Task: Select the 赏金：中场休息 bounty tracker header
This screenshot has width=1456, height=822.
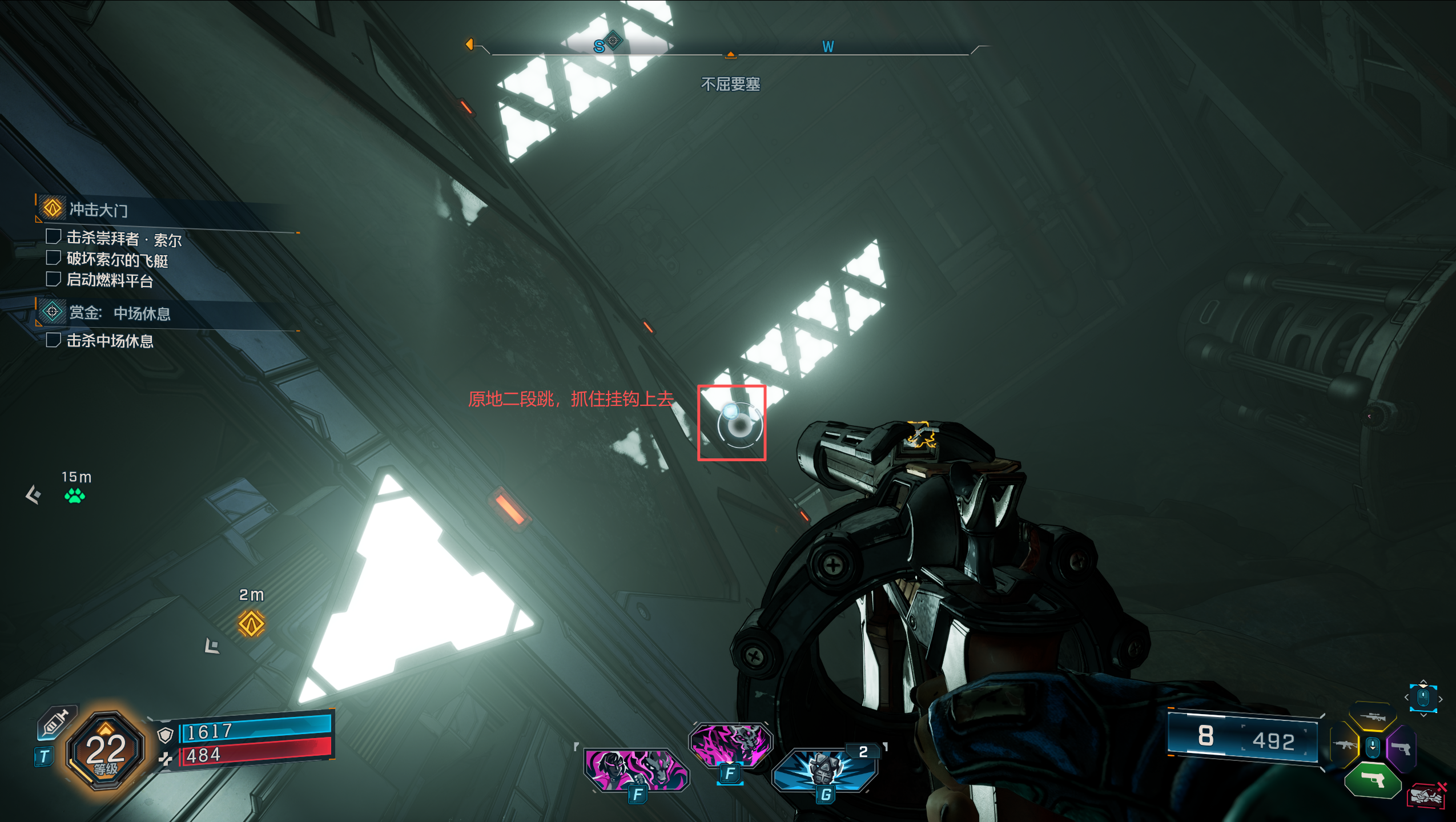Action: coord(119,313)
